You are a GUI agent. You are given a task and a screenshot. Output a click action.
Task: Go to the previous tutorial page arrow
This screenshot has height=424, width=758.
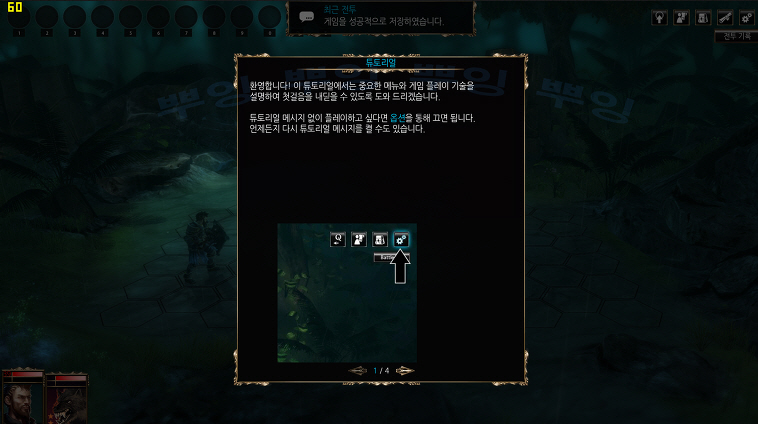357,370
